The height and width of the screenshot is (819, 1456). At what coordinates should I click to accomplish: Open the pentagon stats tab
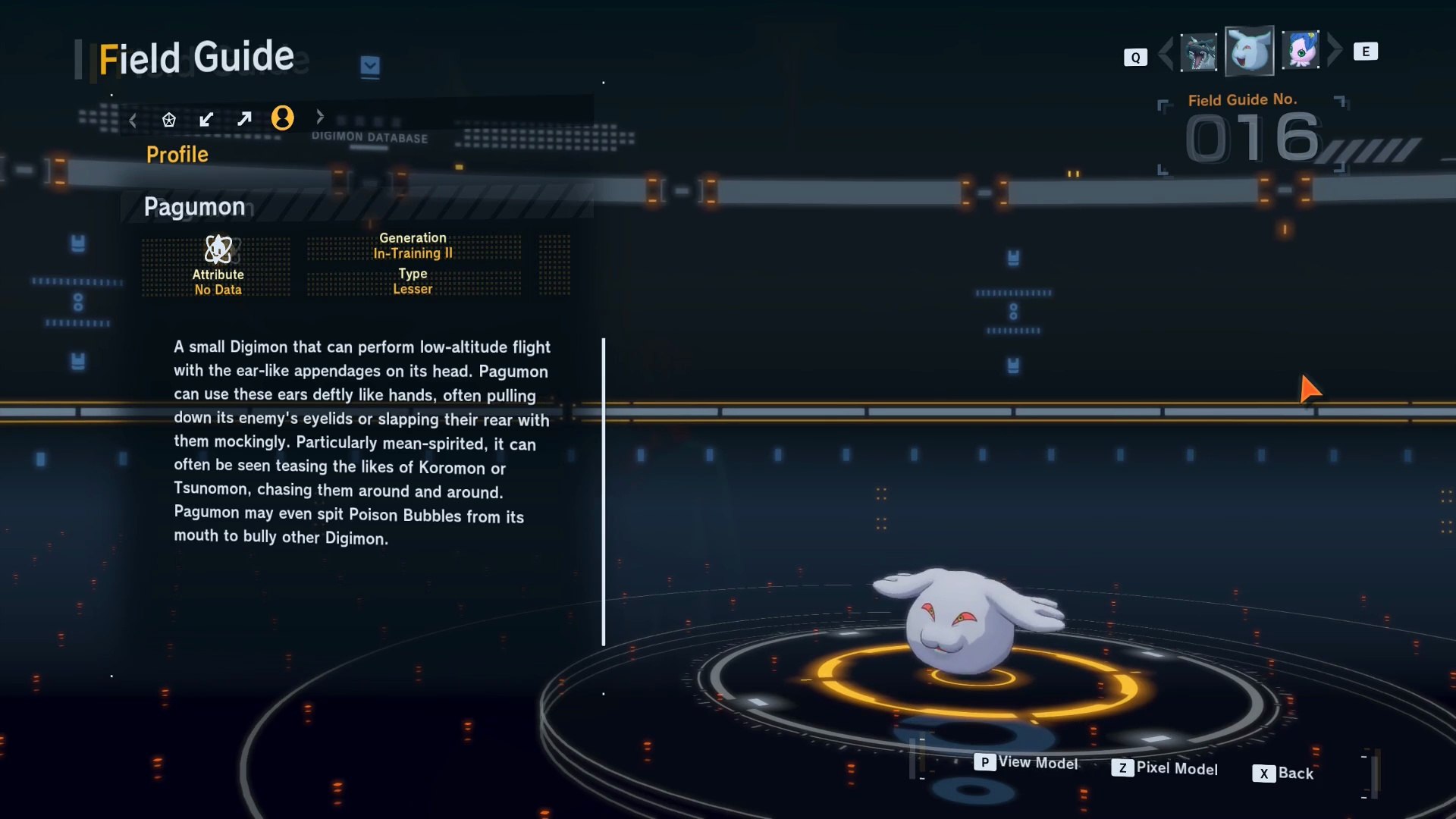click(168, 120)
